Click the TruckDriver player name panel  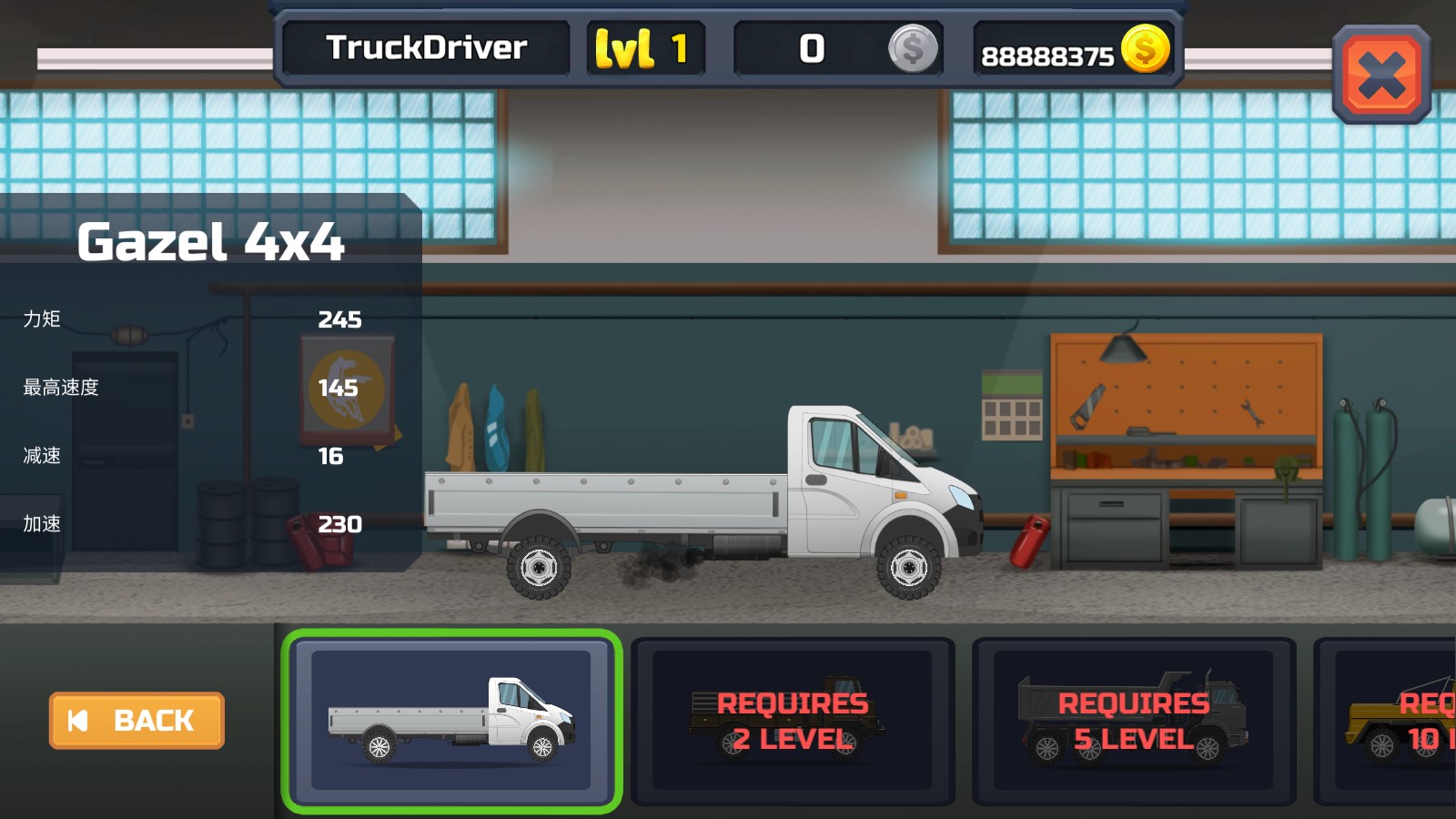(x=426, y=48)
